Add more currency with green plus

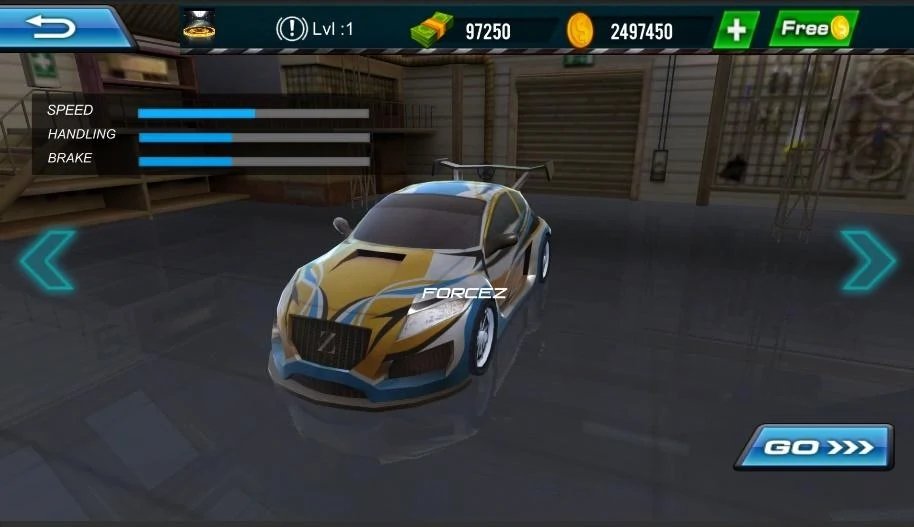click(x=736, y=30)
